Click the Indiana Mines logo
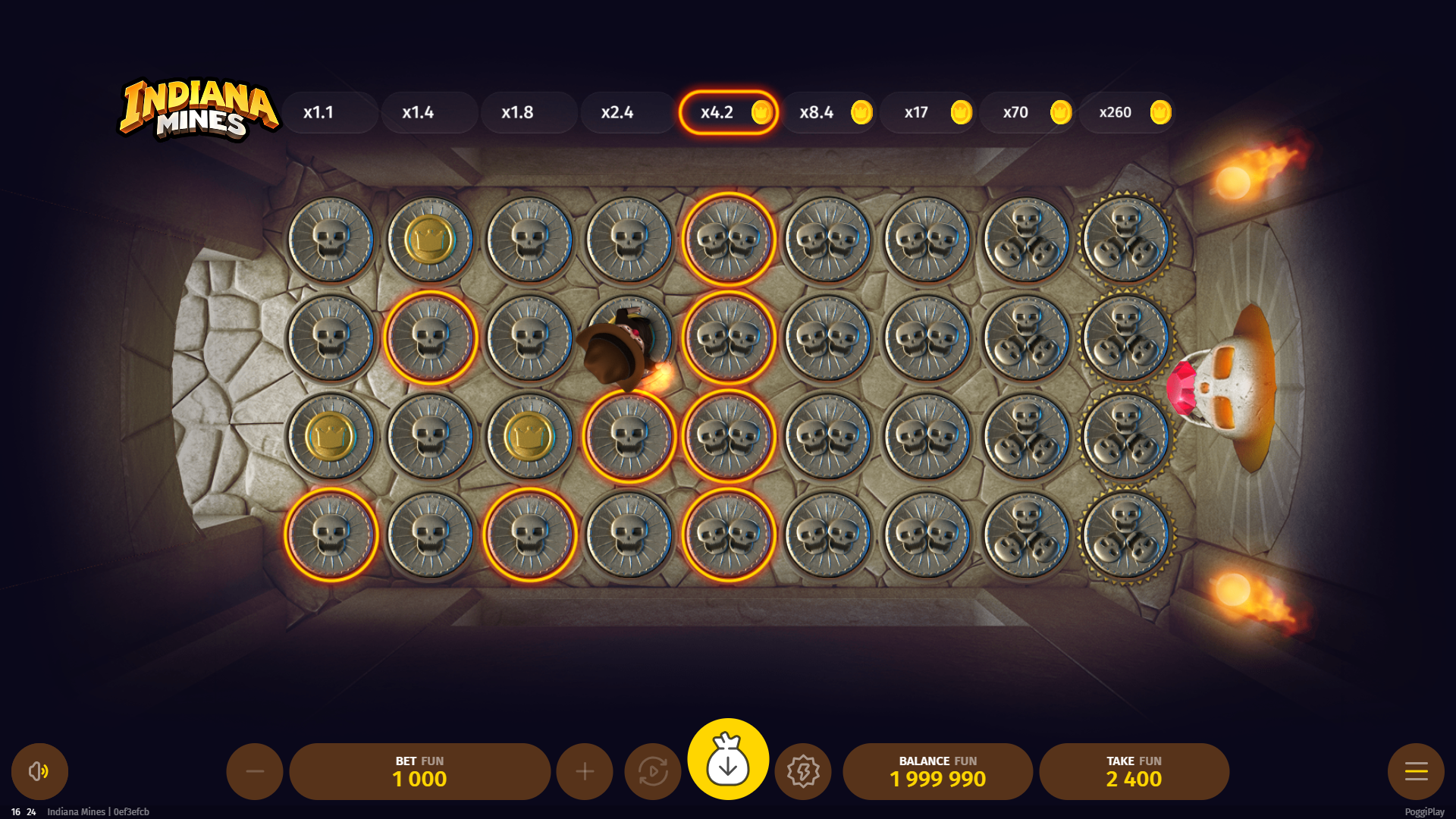Viewport: 1456px width, 819px height. tap(199, 111)
